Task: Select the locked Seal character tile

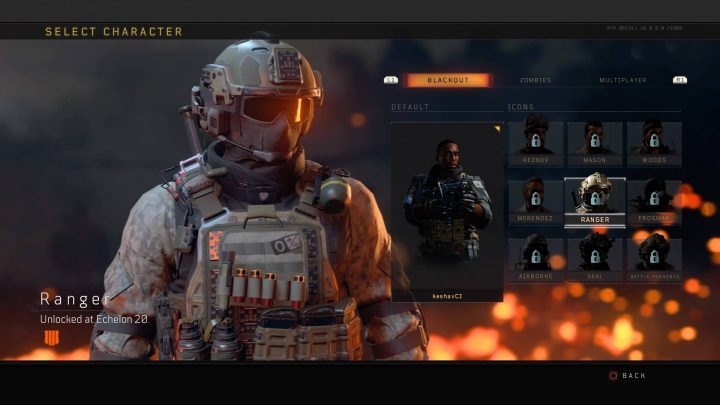Action: coord(595,258)
